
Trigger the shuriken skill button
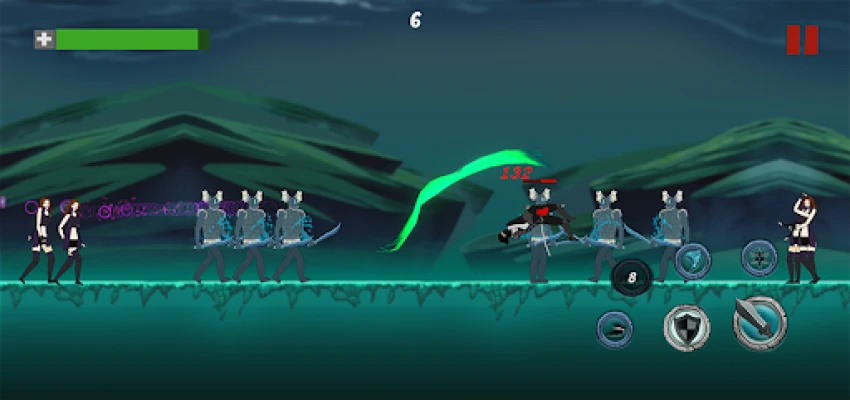759,256
